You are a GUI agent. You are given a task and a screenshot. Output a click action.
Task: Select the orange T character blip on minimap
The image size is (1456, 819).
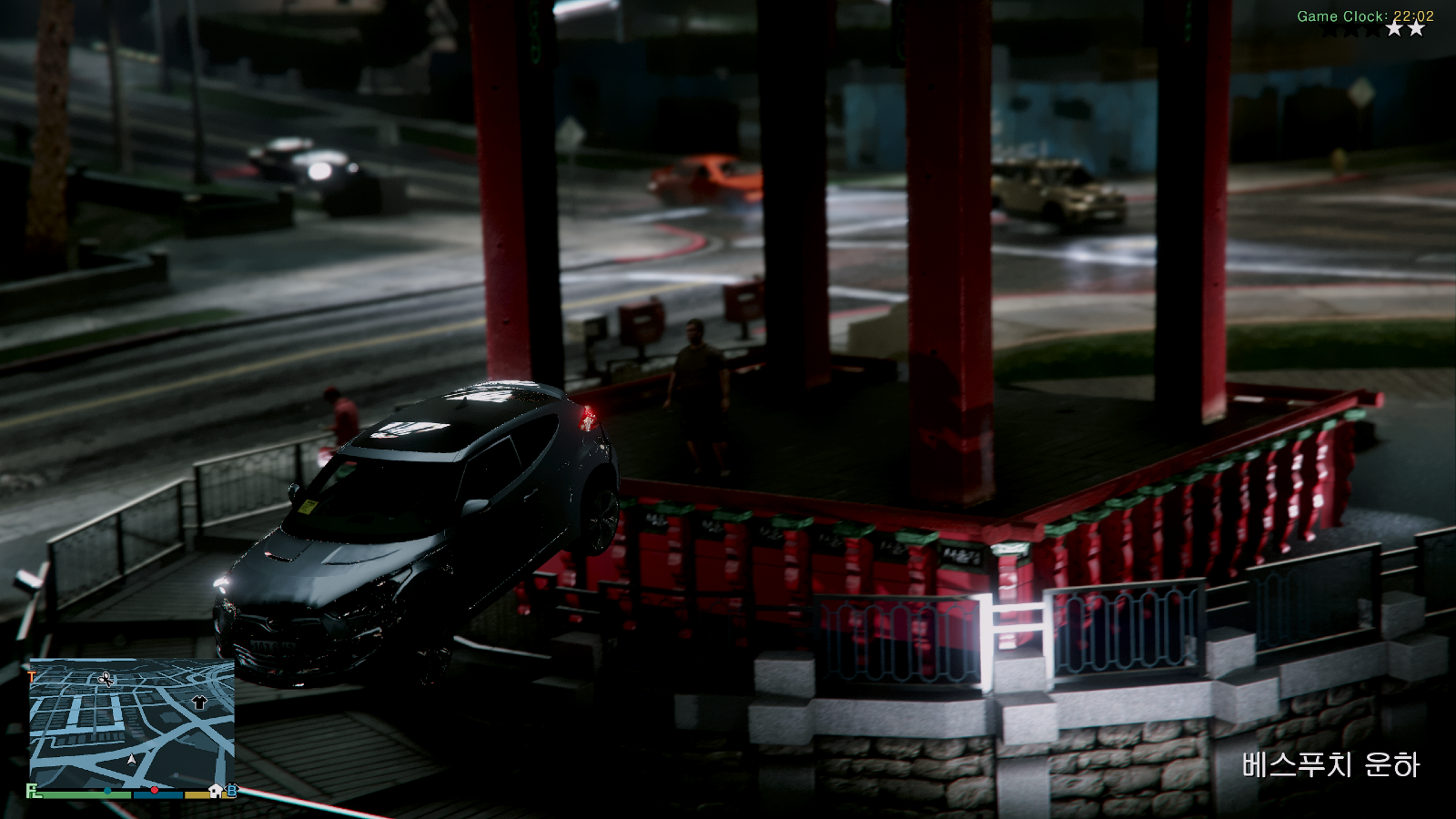[x=30, y=675]
